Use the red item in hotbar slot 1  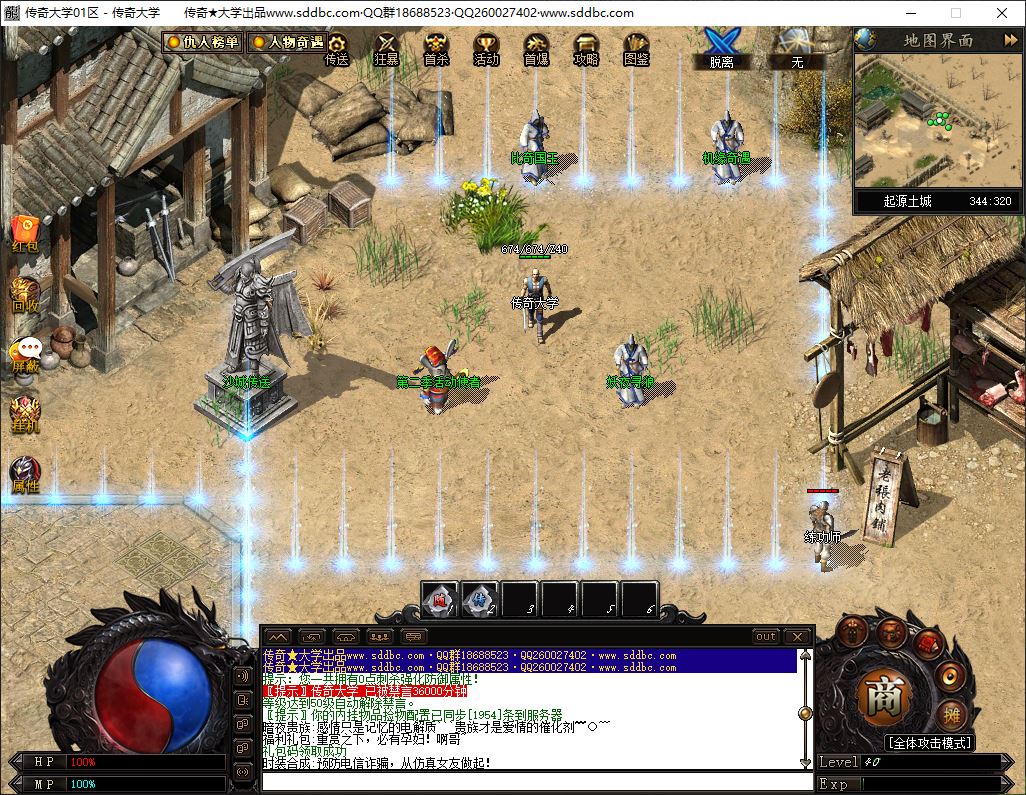pos(439,599)
